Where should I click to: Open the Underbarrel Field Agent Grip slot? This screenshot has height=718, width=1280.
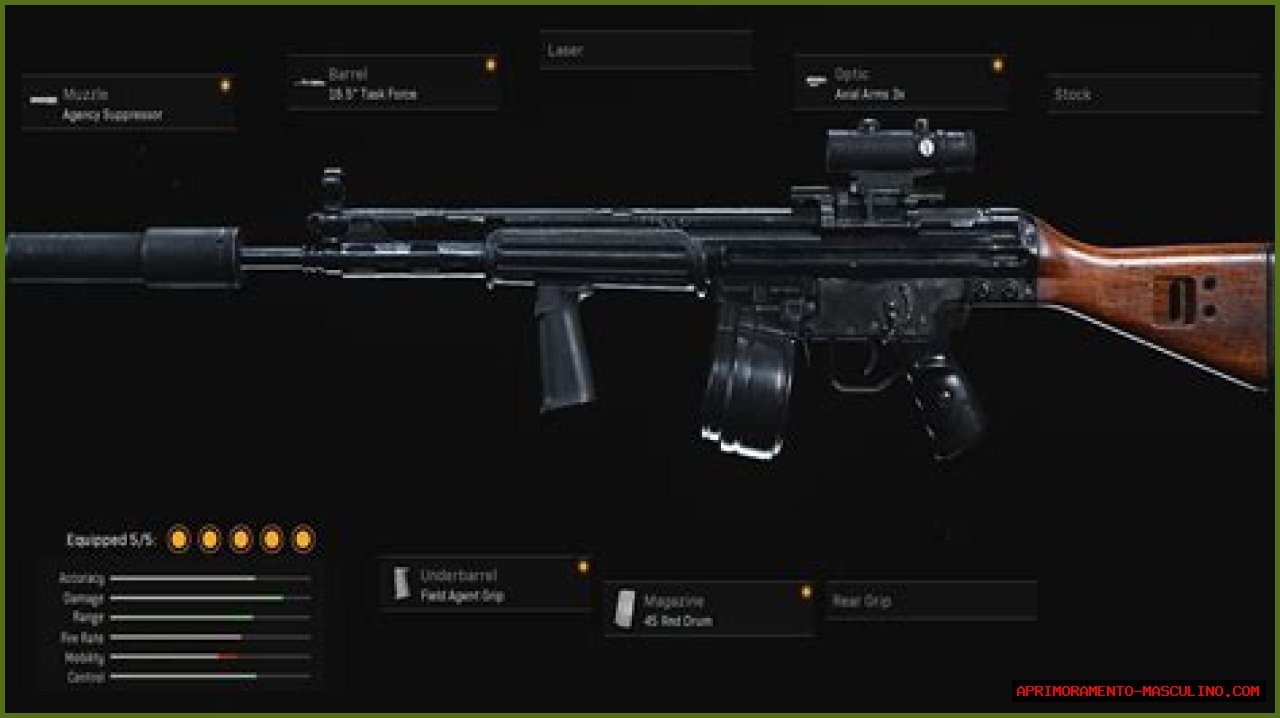click(x=485, y=585)
